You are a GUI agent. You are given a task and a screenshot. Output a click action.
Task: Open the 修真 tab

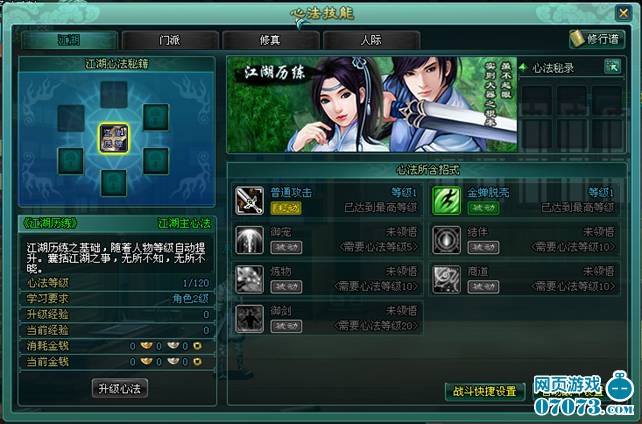(271, 41)
